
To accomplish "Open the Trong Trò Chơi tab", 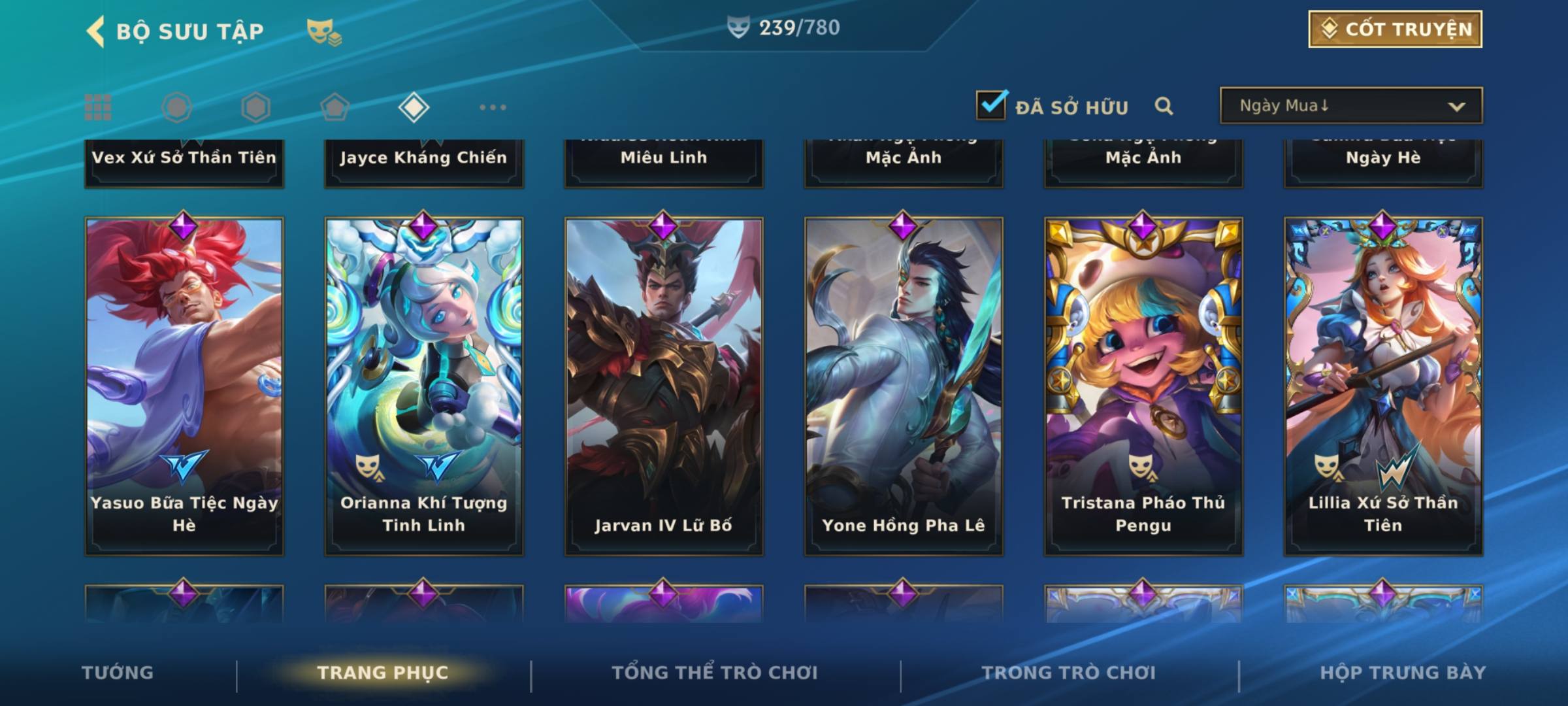I will pyautogui.click(x=1069, y=673).
